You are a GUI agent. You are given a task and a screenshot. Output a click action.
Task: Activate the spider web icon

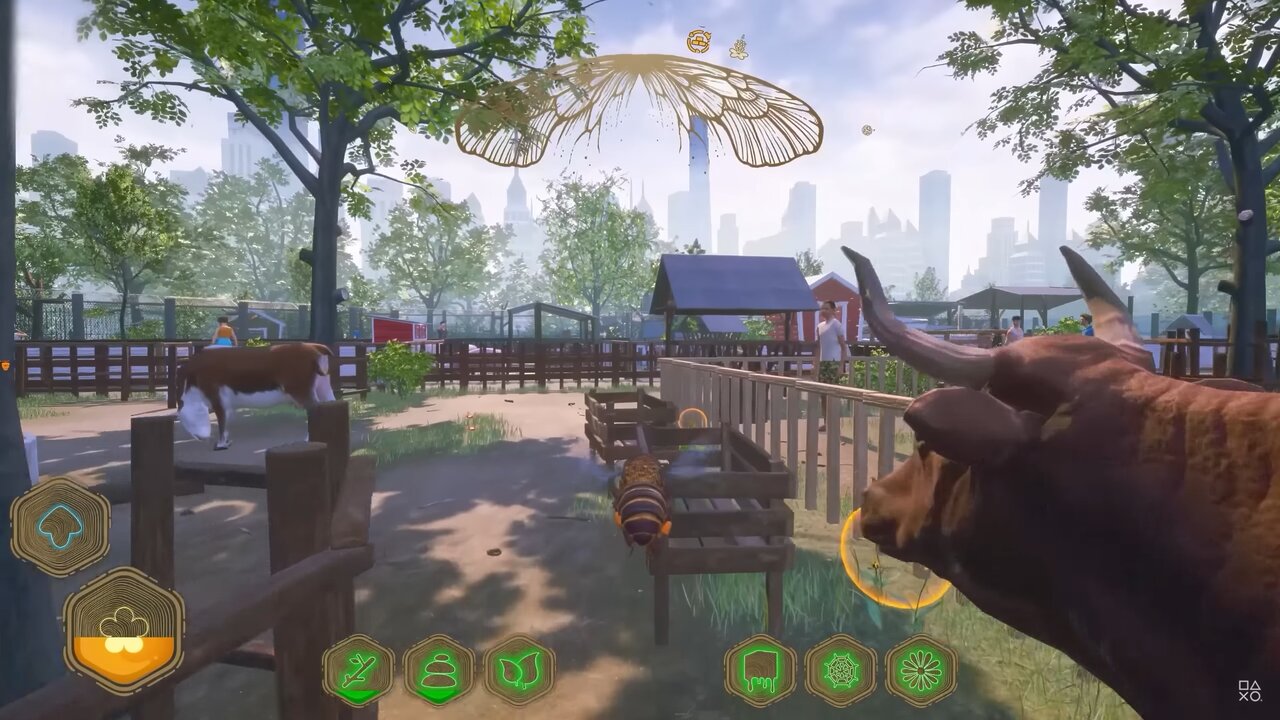click(840, 670)
